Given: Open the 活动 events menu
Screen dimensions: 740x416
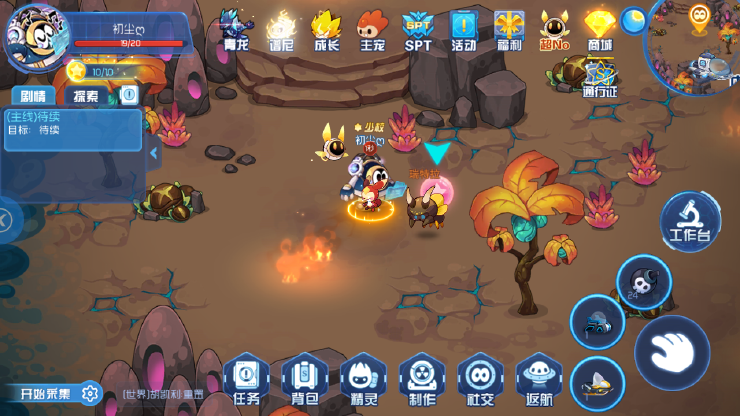Looking at the screenshot, I should point(463,30).
